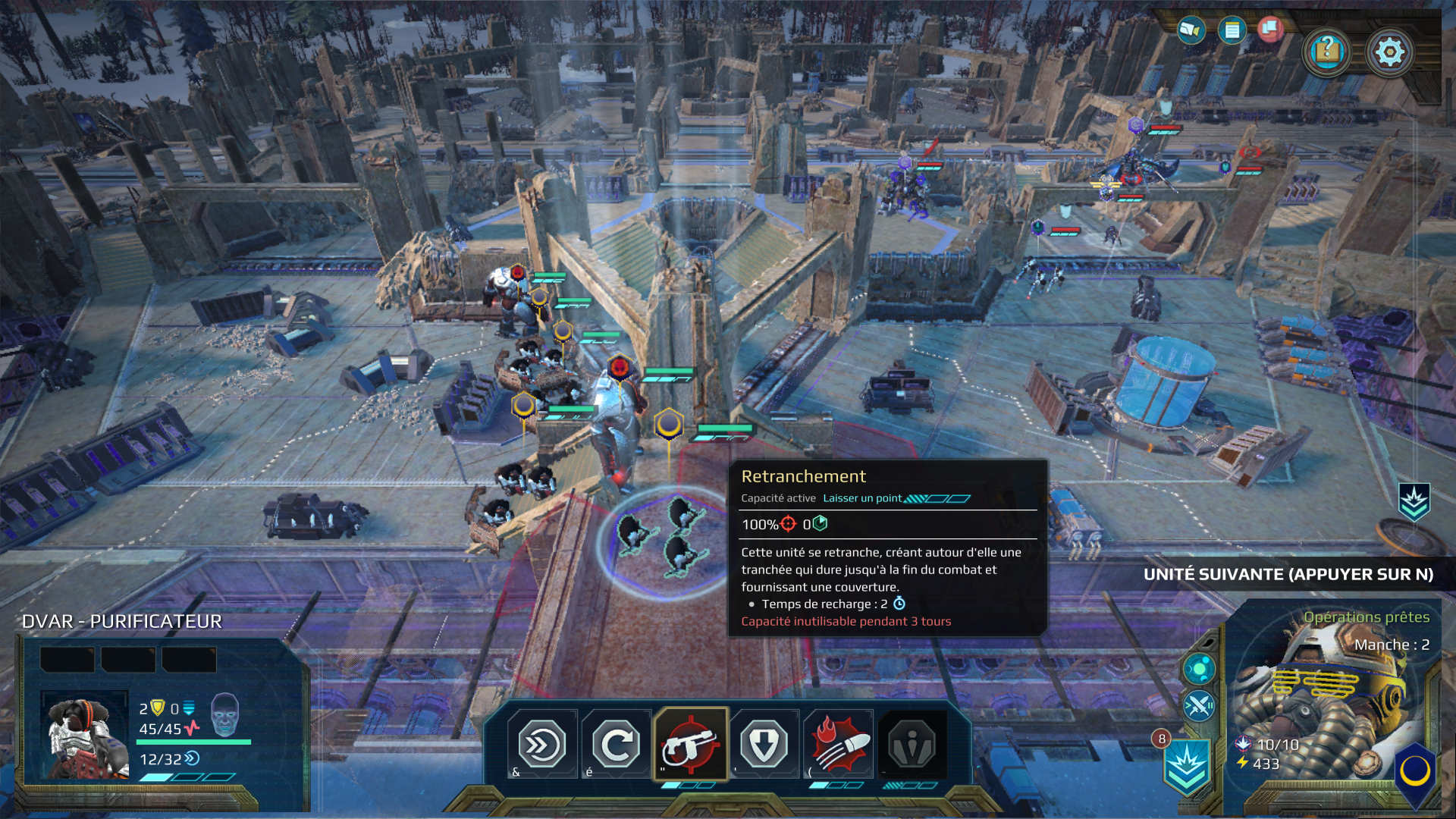Open the settings gear menu
The image size is (1456, 819).
[x=1390, y=51]
